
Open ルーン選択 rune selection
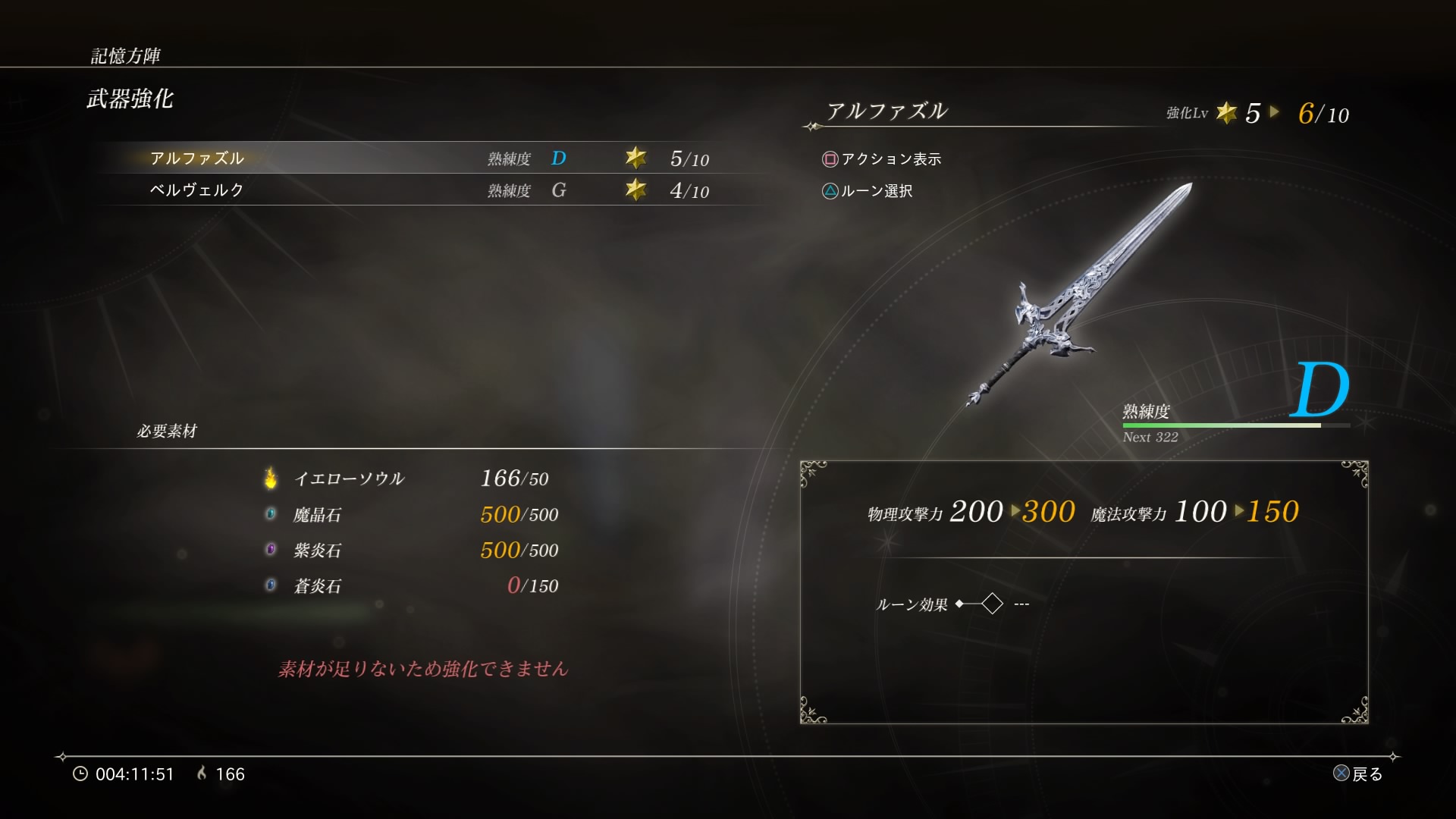click(x=880, y=191)
